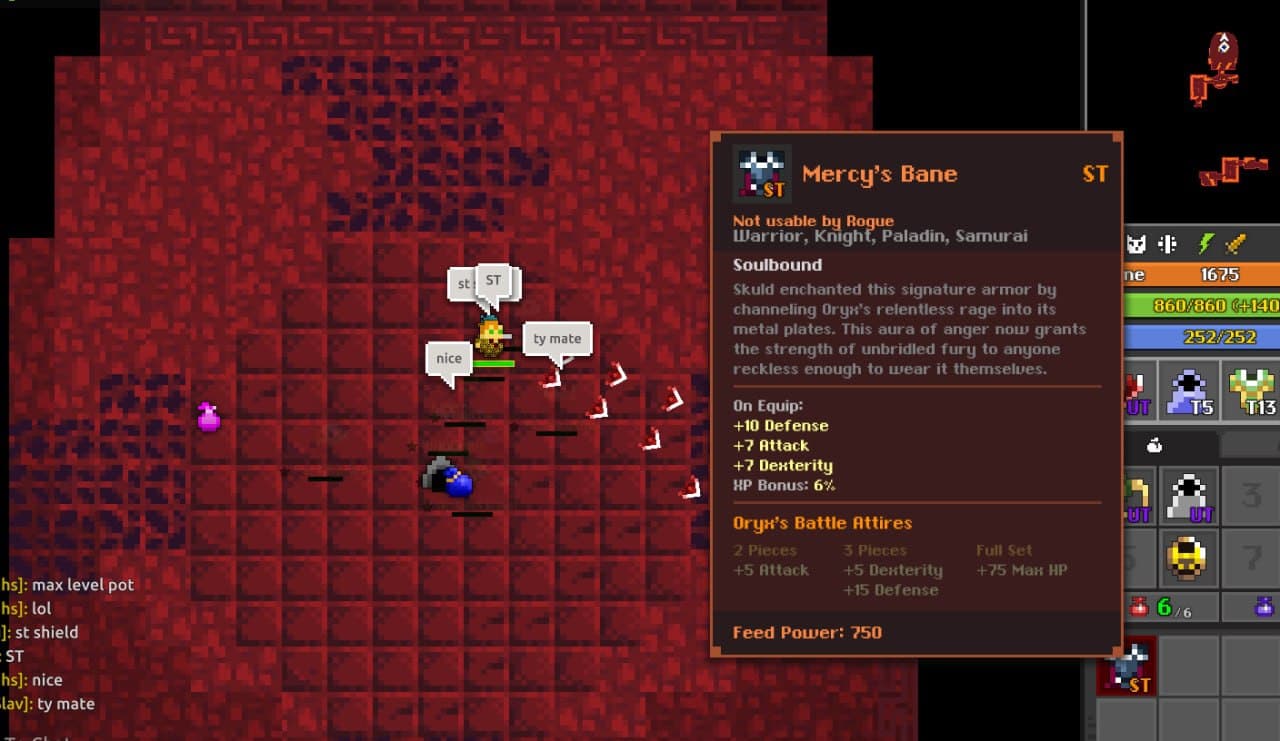Select the golden helmet inventory item

pos(1189,557)
